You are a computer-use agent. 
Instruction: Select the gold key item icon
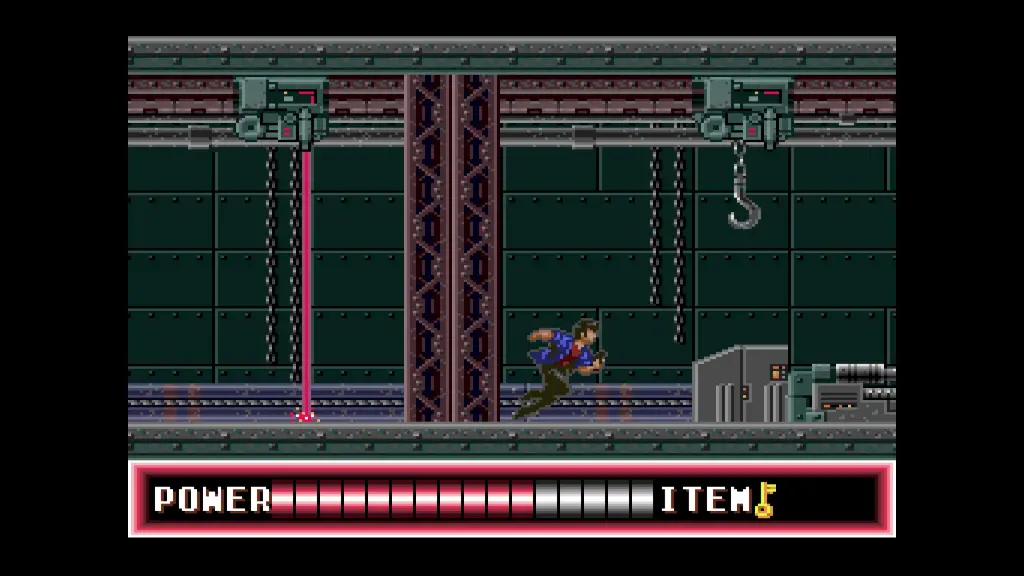click(765, 499)
